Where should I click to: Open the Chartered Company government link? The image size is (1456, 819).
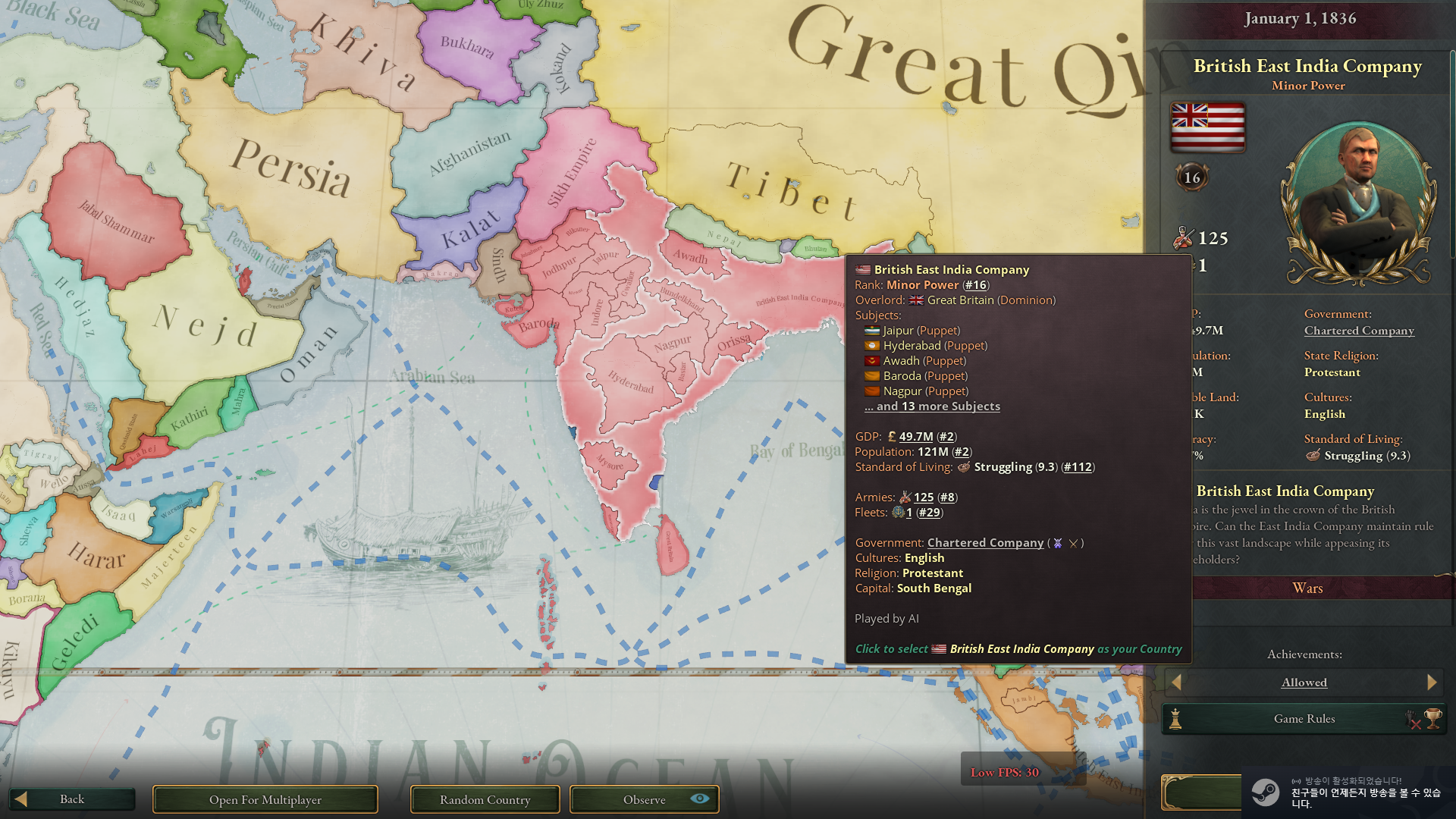point(985,543)
